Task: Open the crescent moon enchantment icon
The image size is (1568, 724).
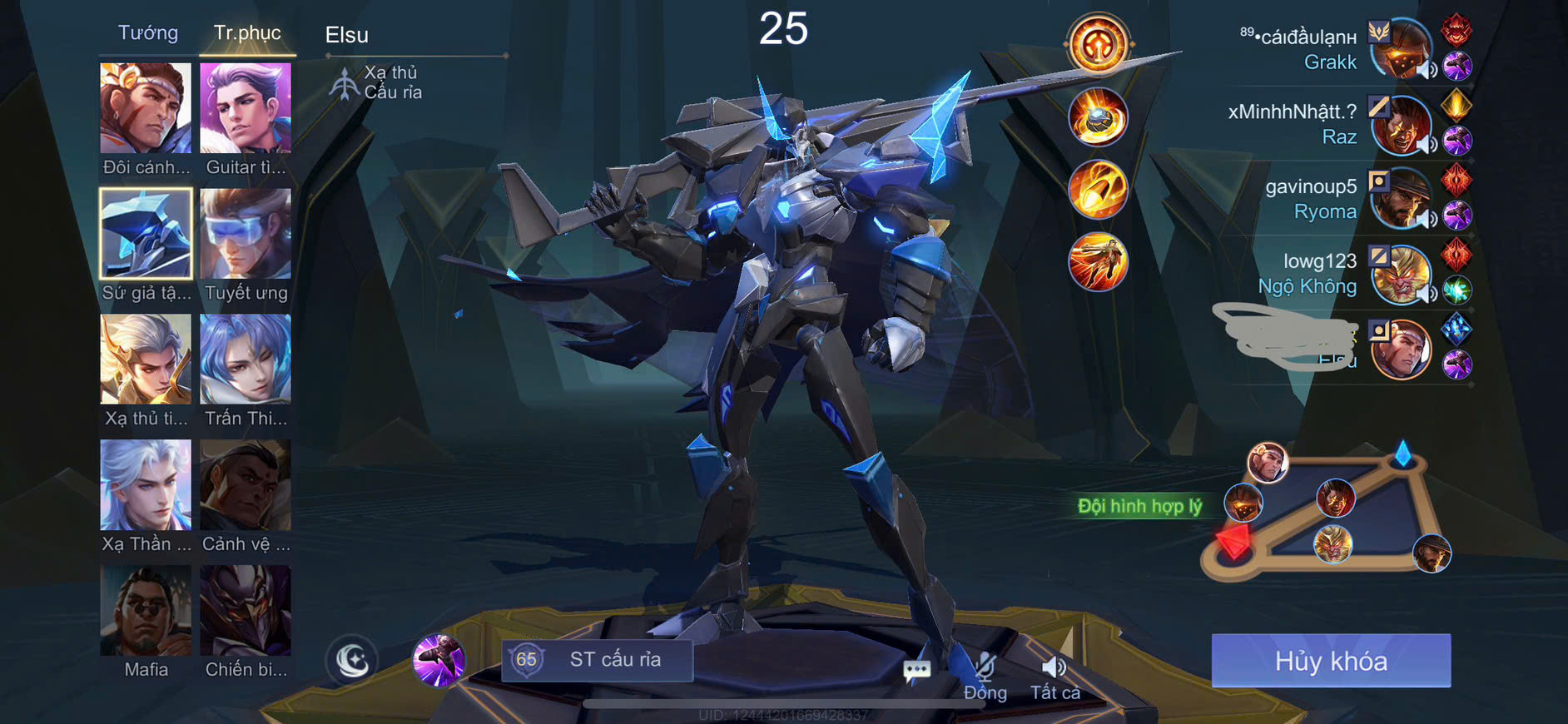Action: [353, 661]
